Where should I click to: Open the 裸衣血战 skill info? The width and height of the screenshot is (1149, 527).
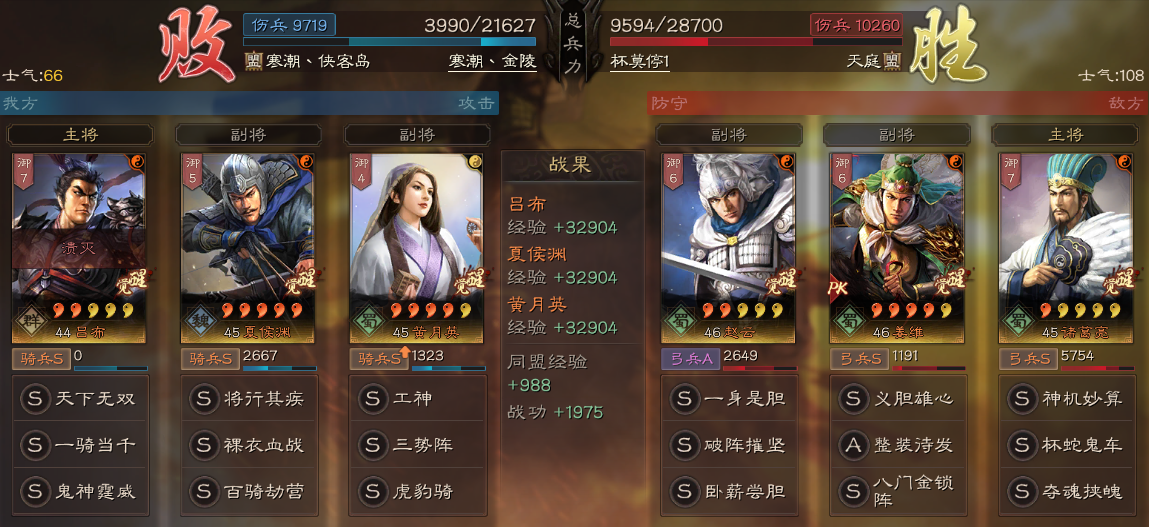click(248, 445)
